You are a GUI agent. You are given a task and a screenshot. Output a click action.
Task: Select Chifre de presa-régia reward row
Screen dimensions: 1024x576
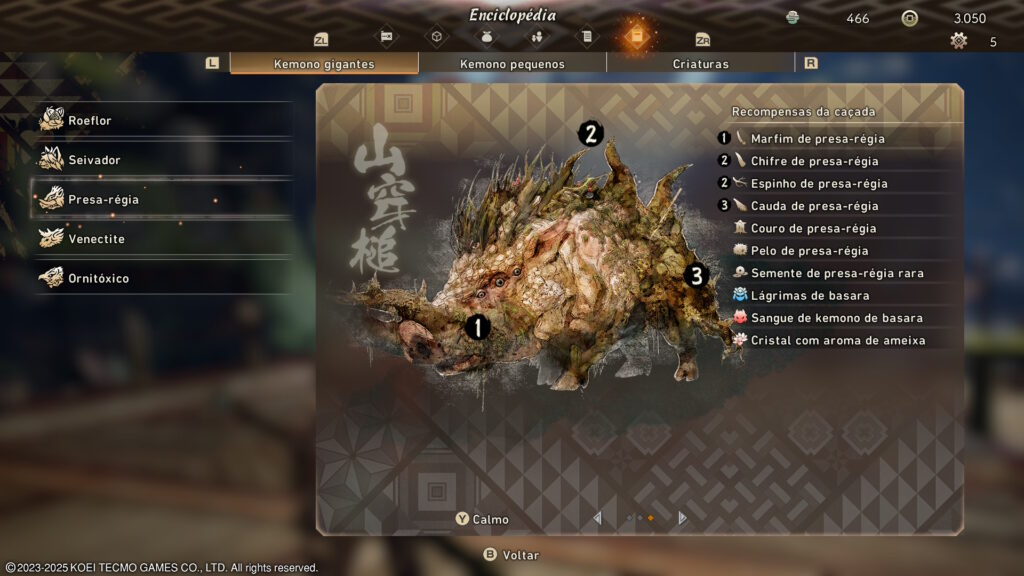[x=814, y=161]
